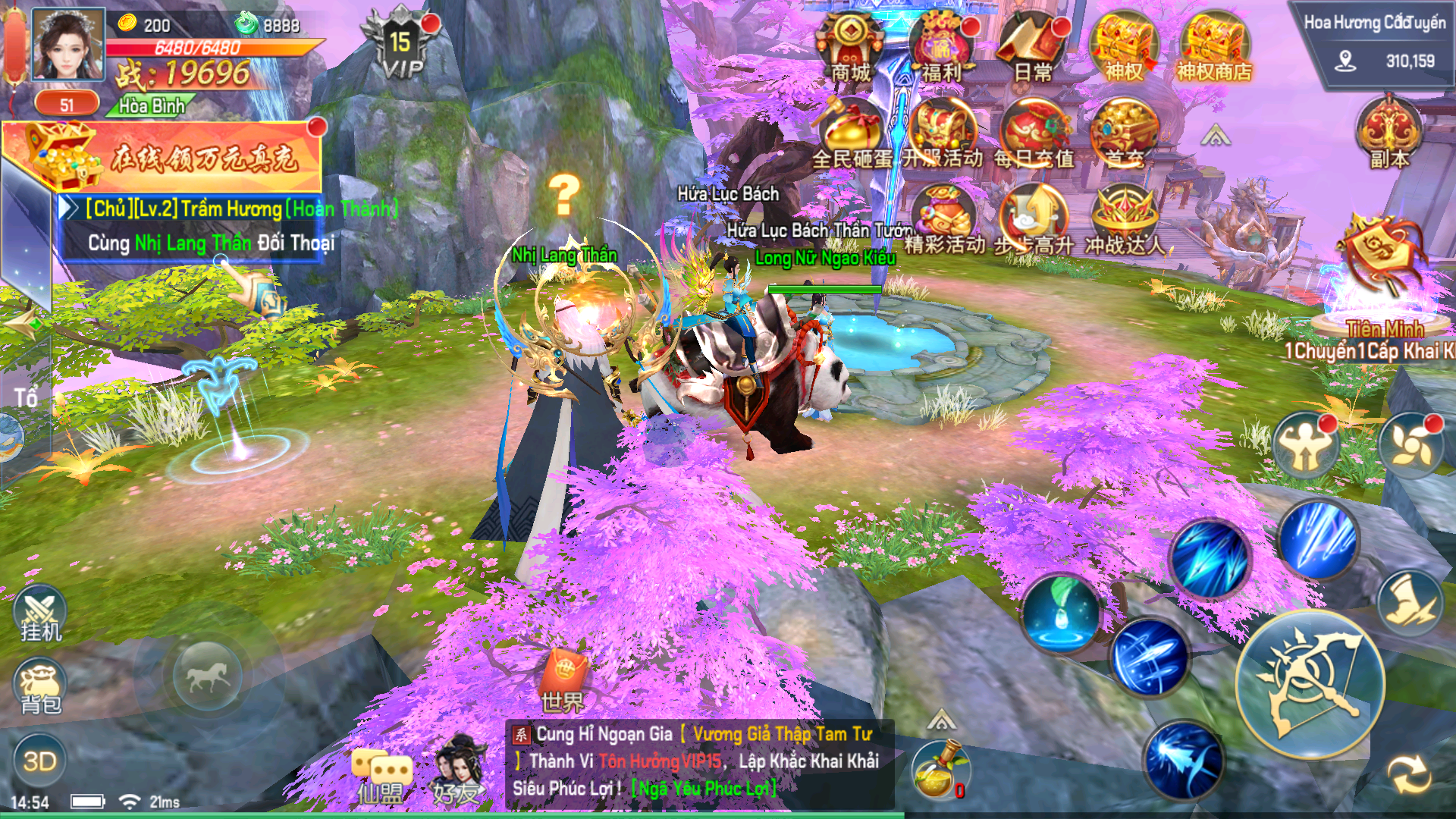The width and height of the screenshot is (1456, 819).
Task: Open the 全民砸蛋 egg smash event
Action: coord(852,133)
